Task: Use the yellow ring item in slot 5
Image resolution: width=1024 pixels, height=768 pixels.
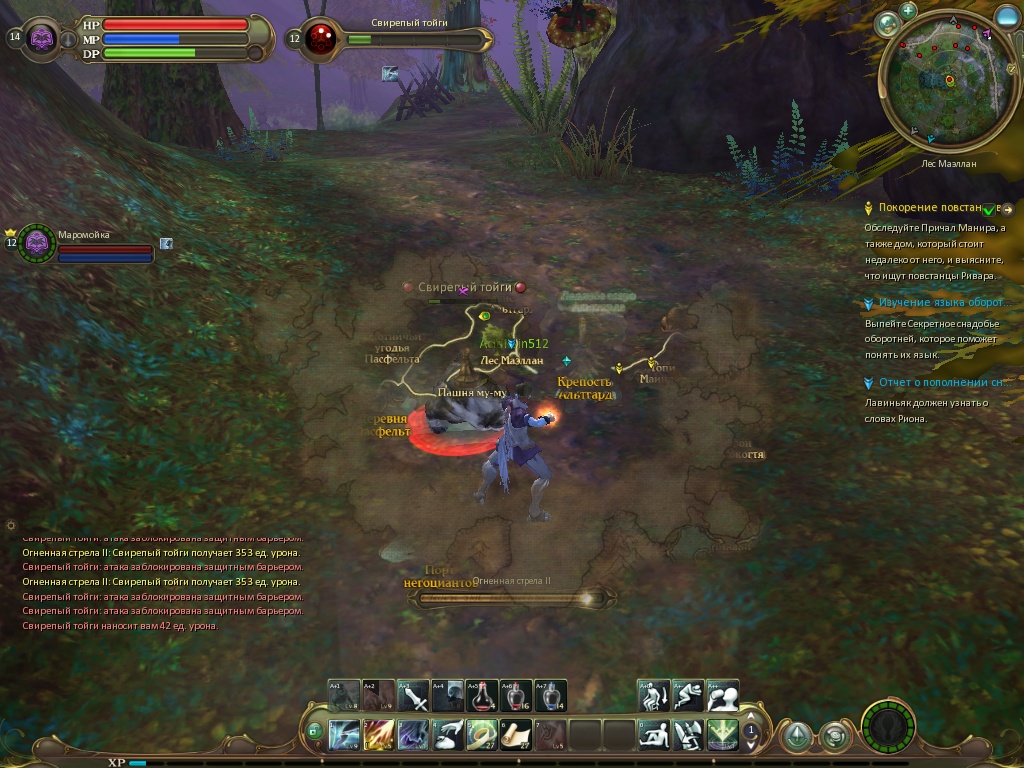Action: pyautogui.click(x=481, y=735)
